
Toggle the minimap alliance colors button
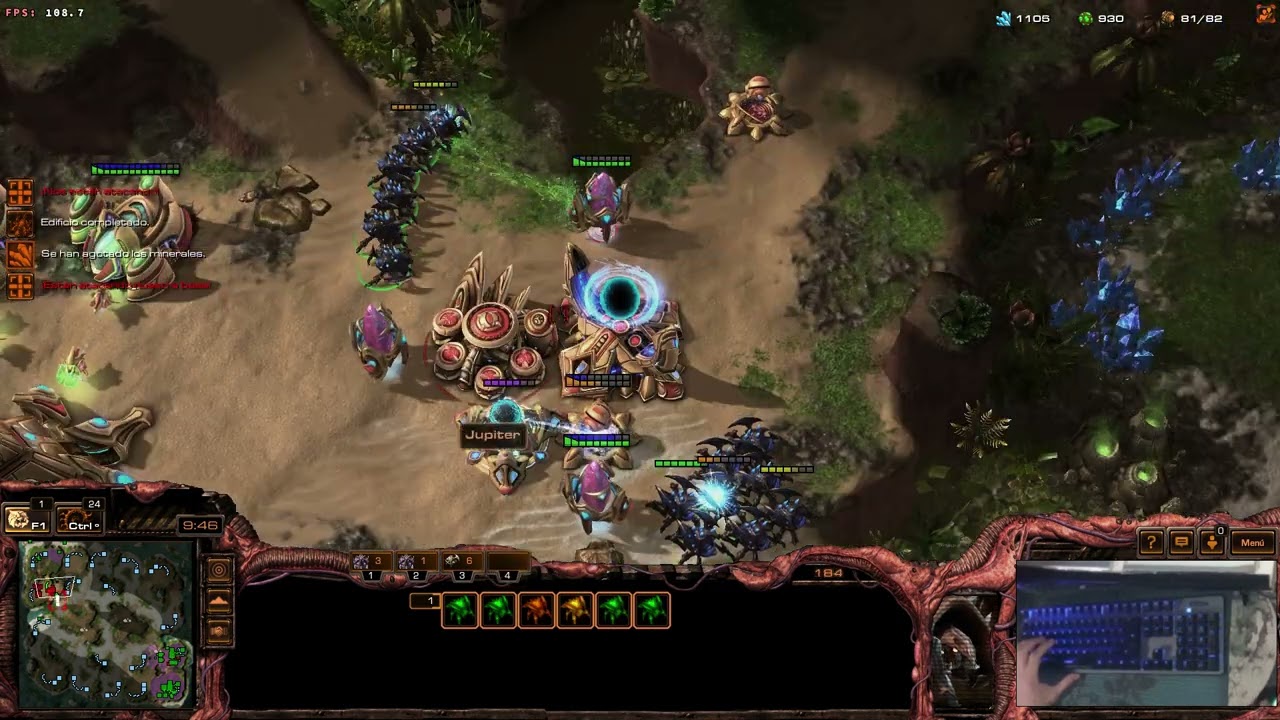coord(219,632)
